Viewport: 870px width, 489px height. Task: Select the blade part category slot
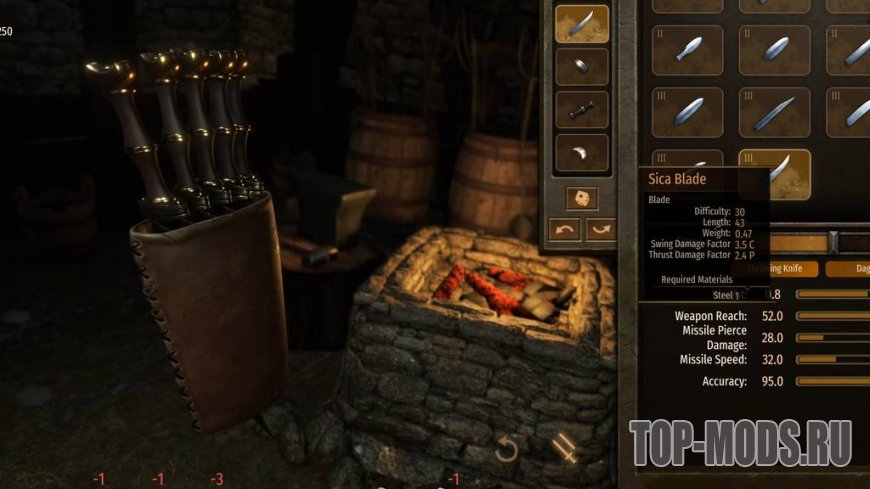(x=582, y=24)
